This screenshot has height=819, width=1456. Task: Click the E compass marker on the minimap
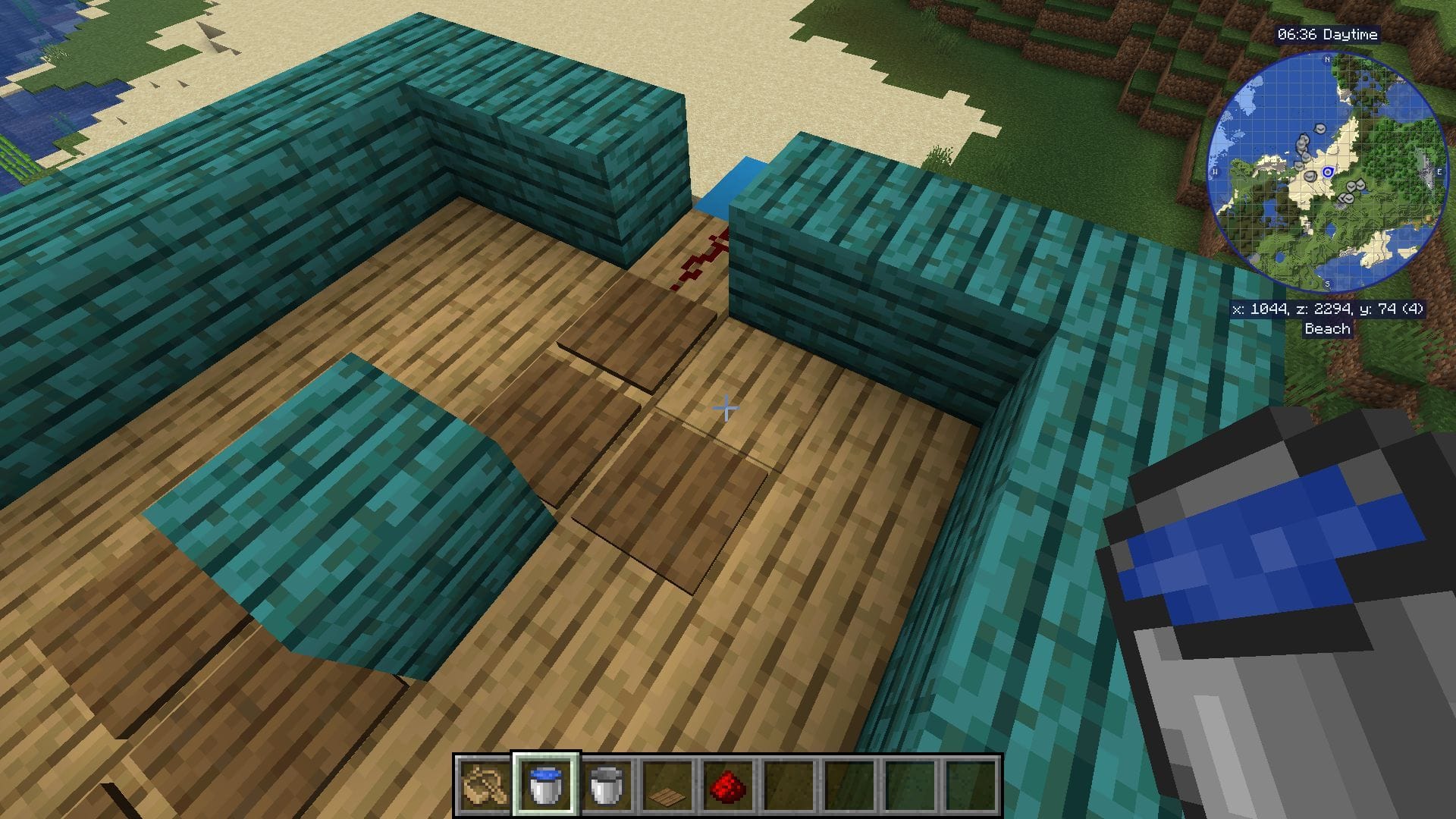click(x=1440, y=171)
